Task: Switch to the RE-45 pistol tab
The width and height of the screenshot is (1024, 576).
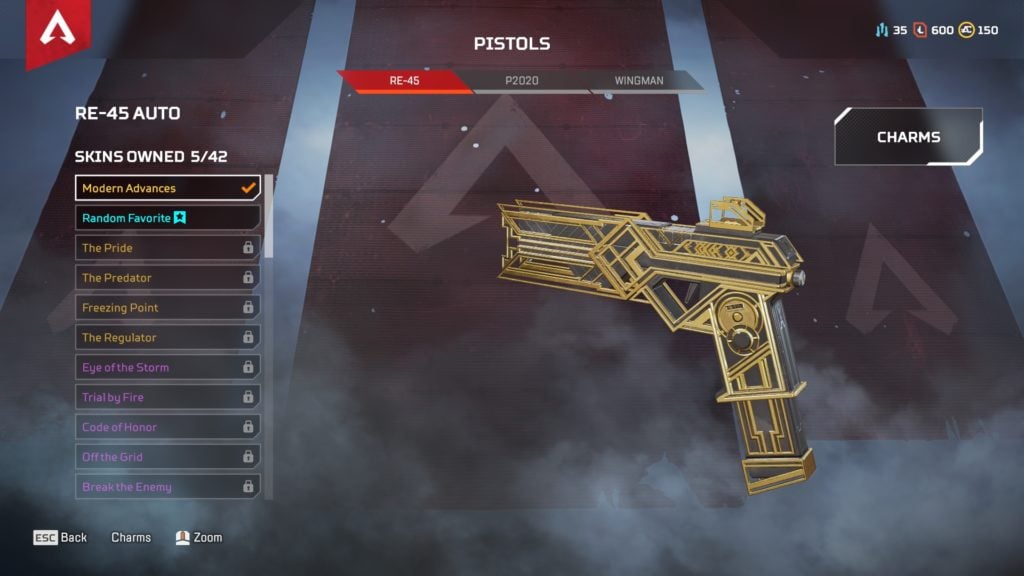Action: click(x=403, y=81)
